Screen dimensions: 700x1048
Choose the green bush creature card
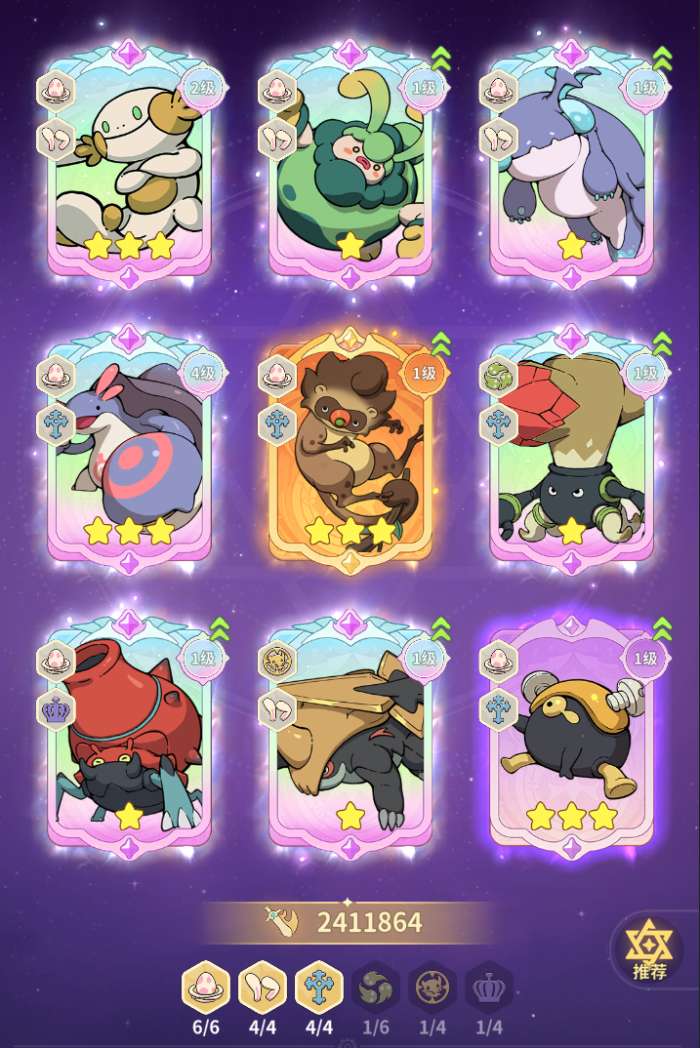click(x=350, y=165)
